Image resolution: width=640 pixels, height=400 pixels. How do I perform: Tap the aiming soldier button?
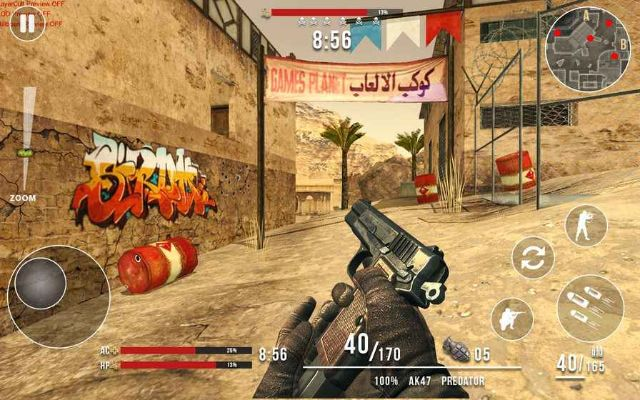click(x=585, y=226)
